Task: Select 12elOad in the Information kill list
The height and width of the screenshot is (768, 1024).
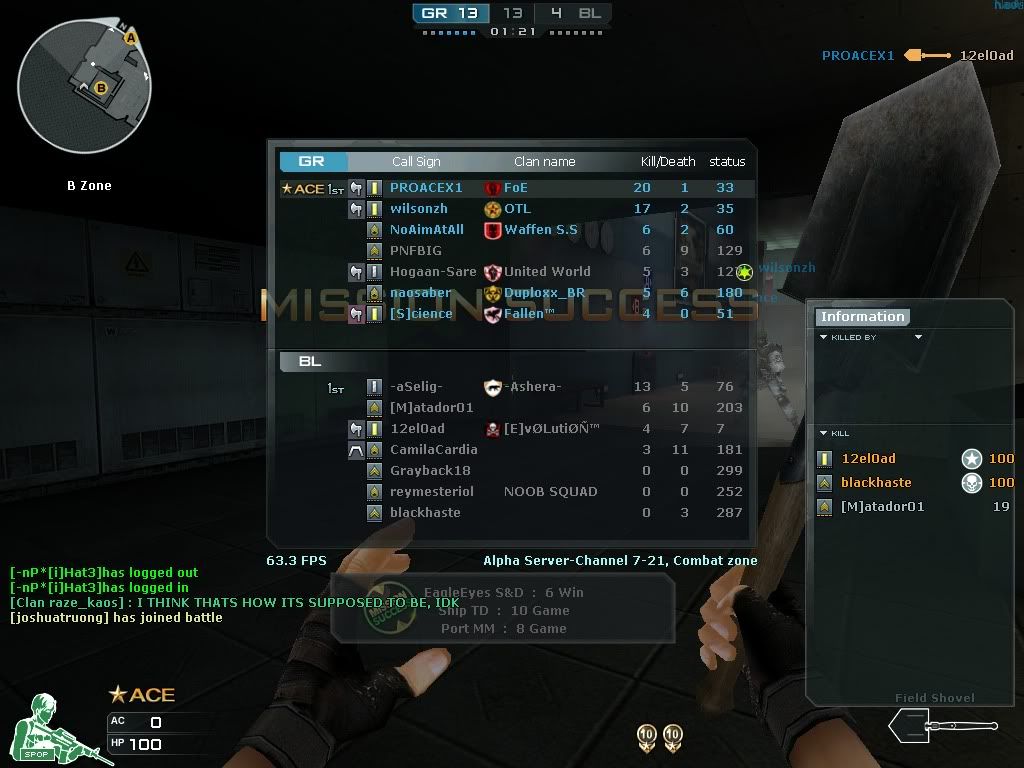Action: (x=868, y=459)
